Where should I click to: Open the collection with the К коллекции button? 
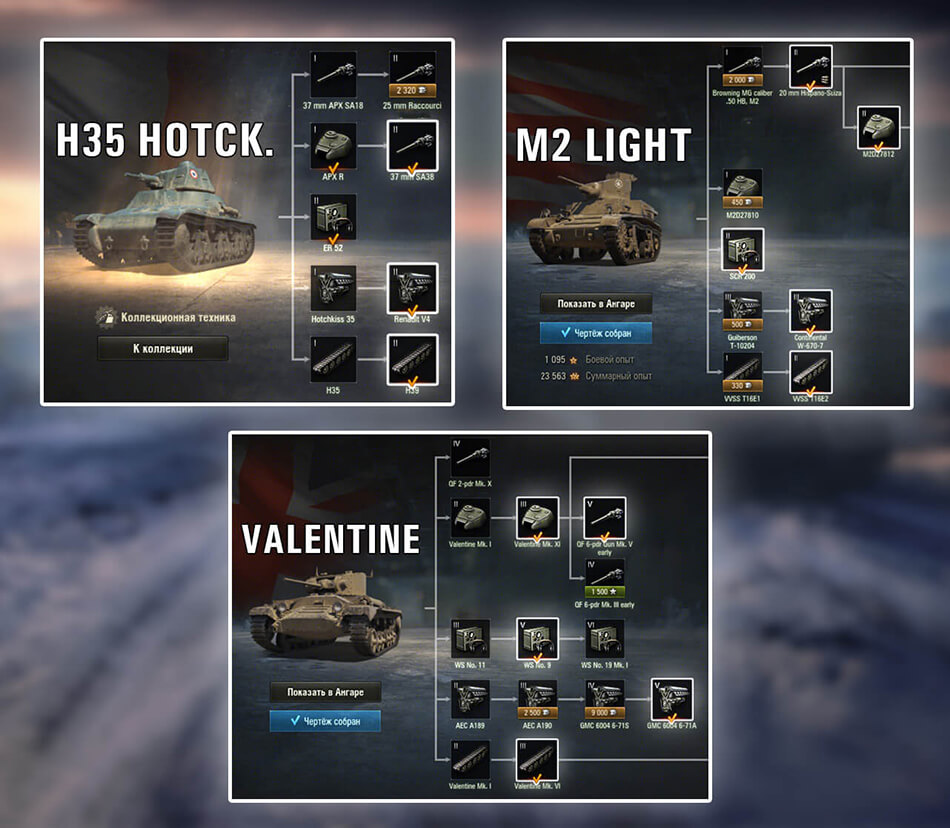click(162, 349)
